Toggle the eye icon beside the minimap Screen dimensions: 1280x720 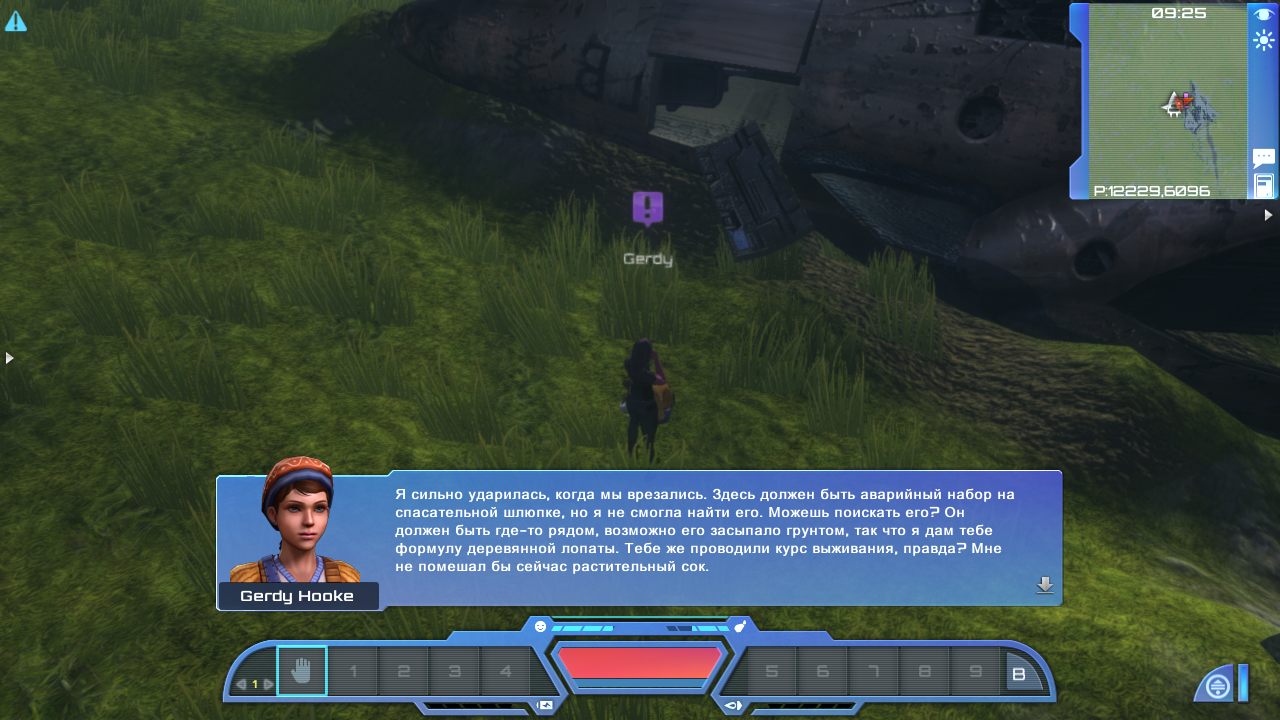(x=1263, y=15)
